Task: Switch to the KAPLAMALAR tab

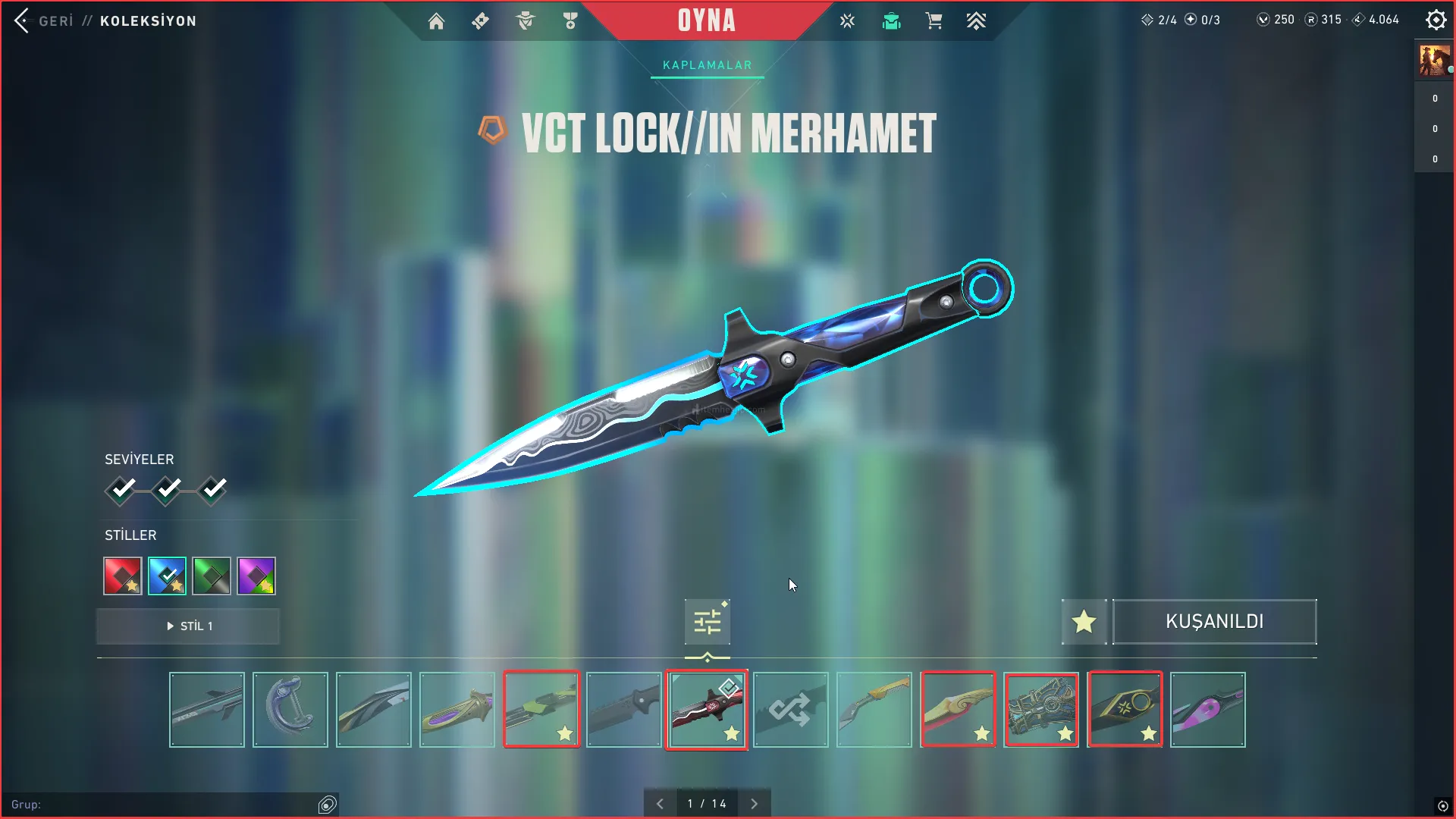Action: (707, 65)
